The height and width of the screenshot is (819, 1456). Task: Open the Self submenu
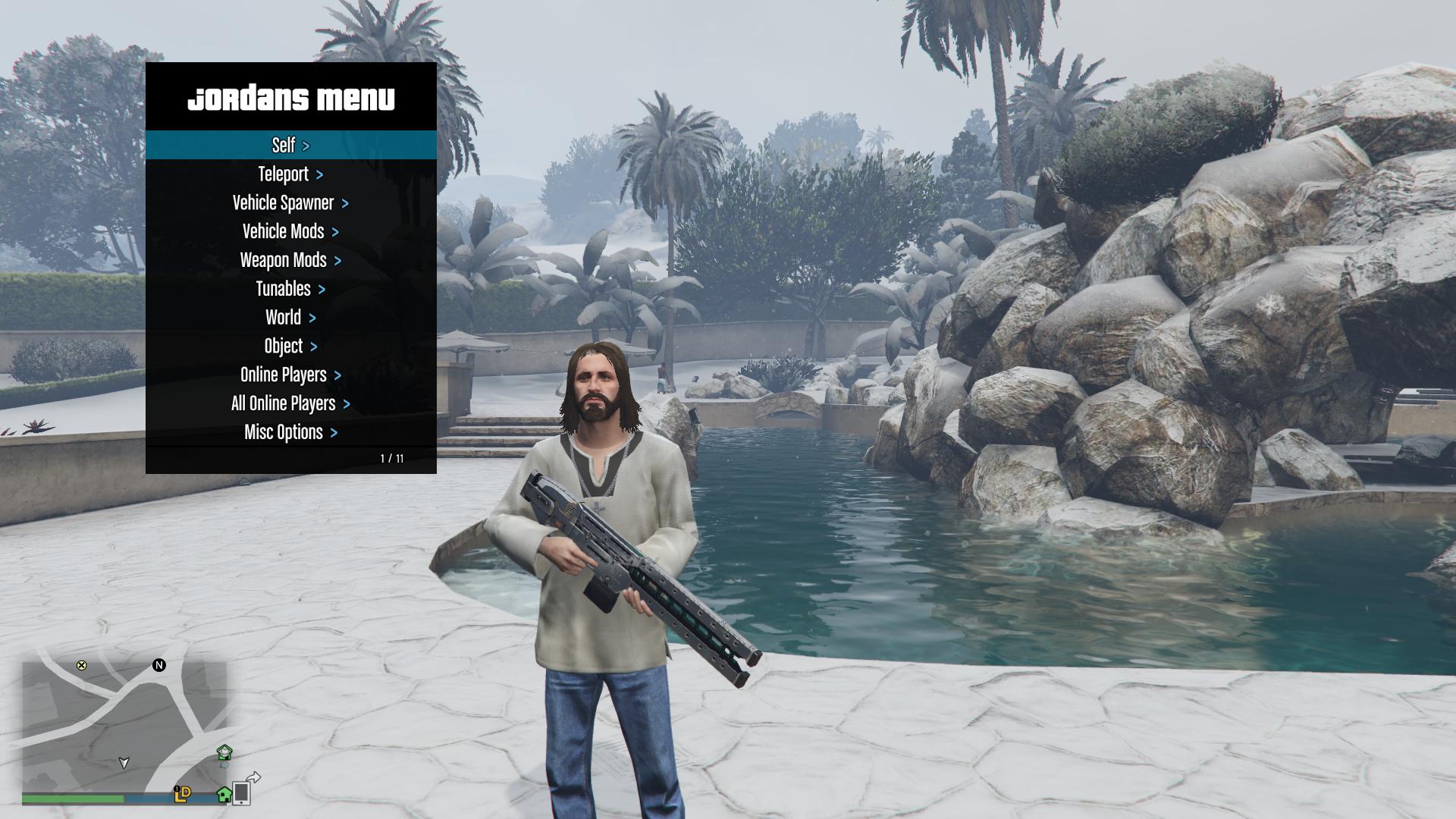point(290,145)
